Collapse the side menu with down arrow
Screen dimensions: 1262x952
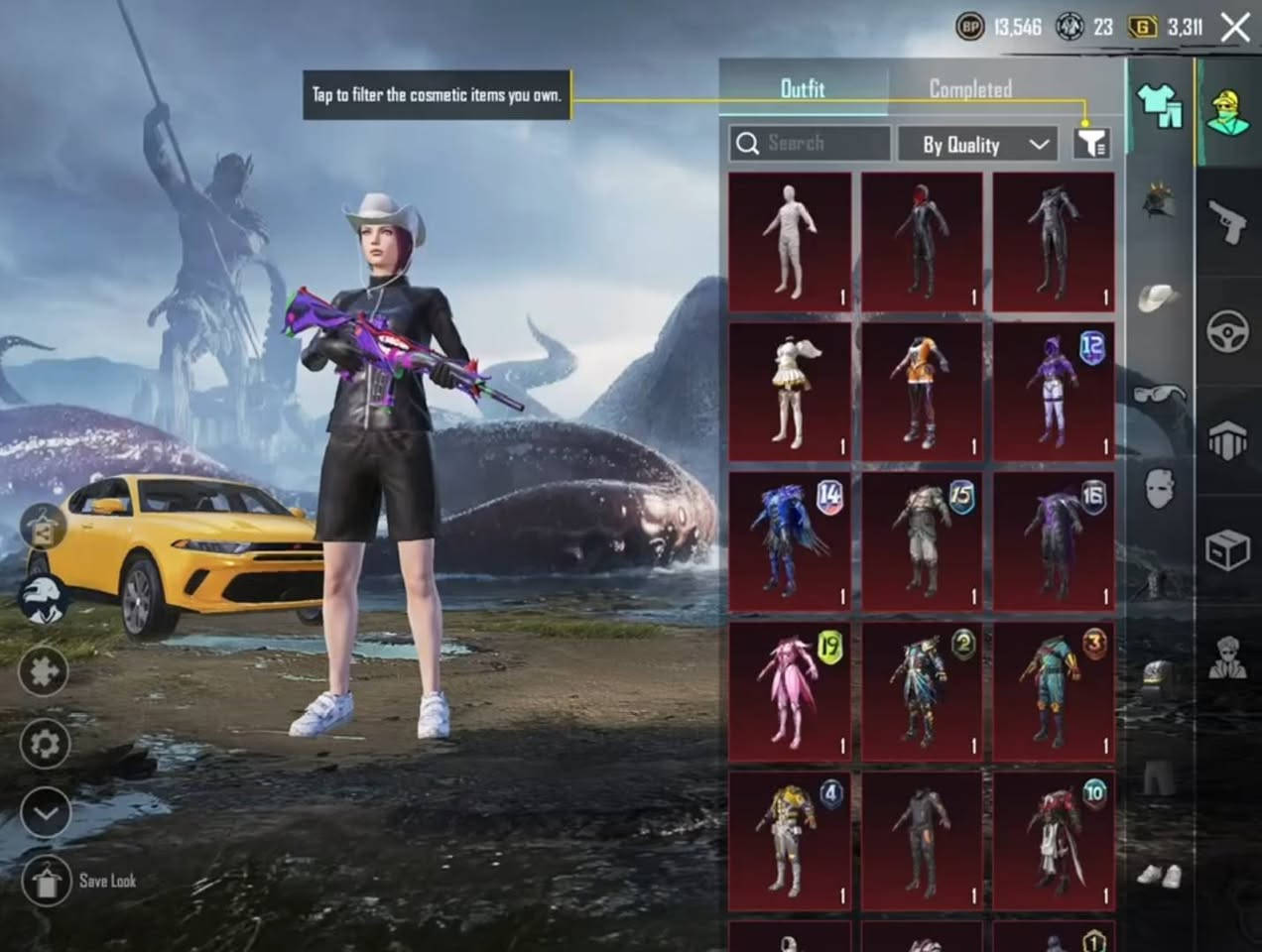[x=45, y=814]
